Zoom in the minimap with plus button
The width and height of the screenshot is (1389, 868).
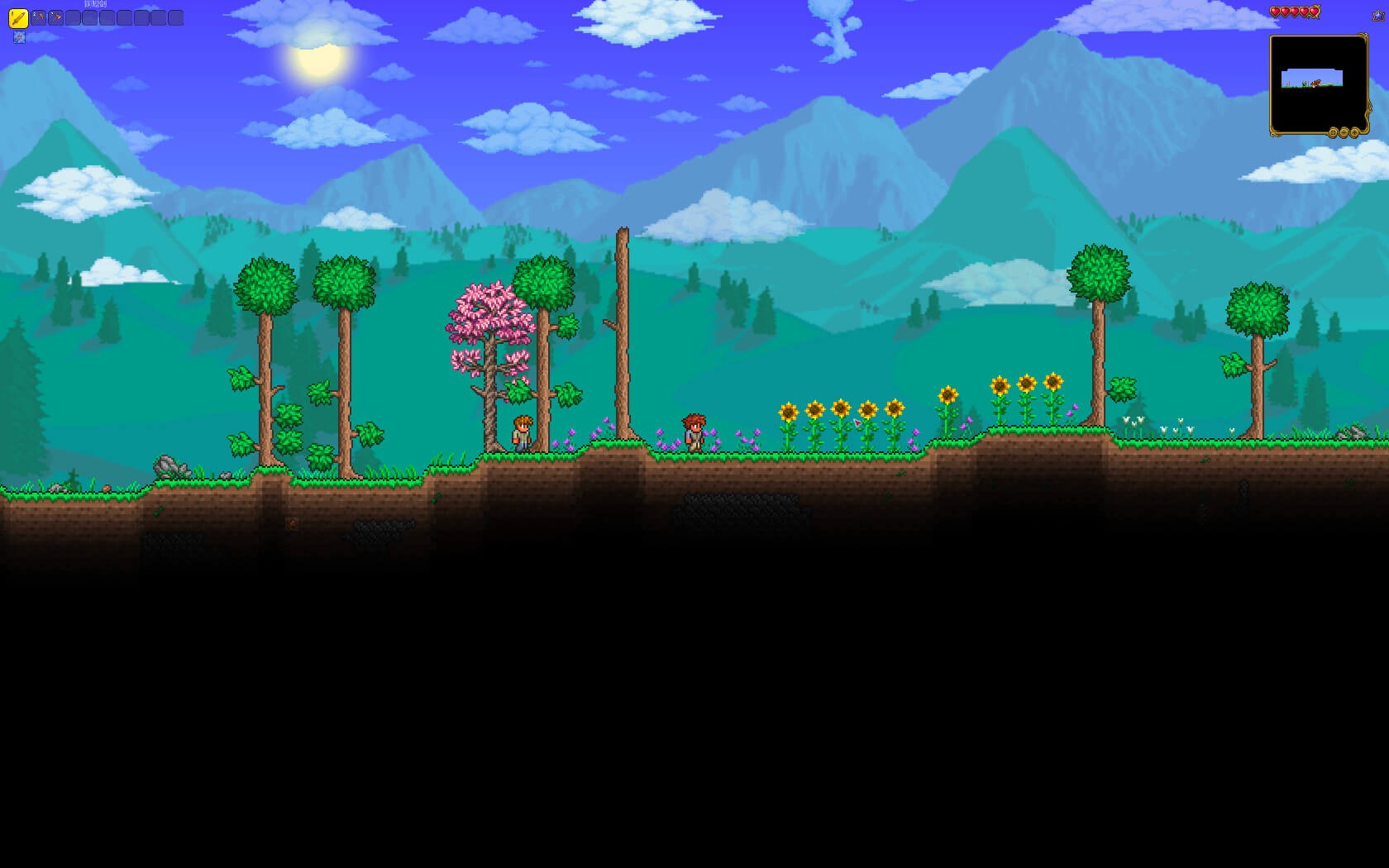1354,132
